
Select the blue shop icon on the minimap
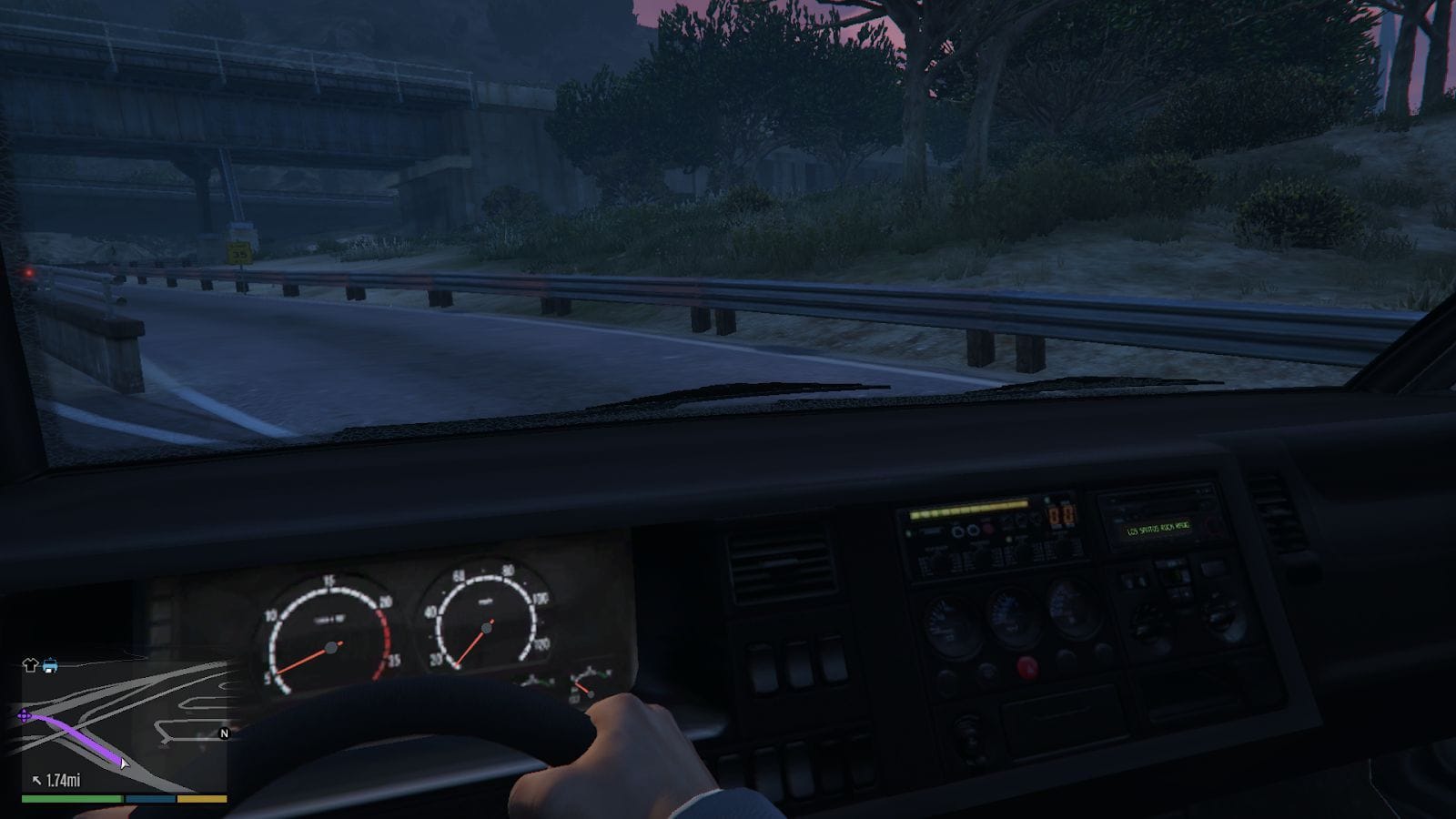point(50,665)
